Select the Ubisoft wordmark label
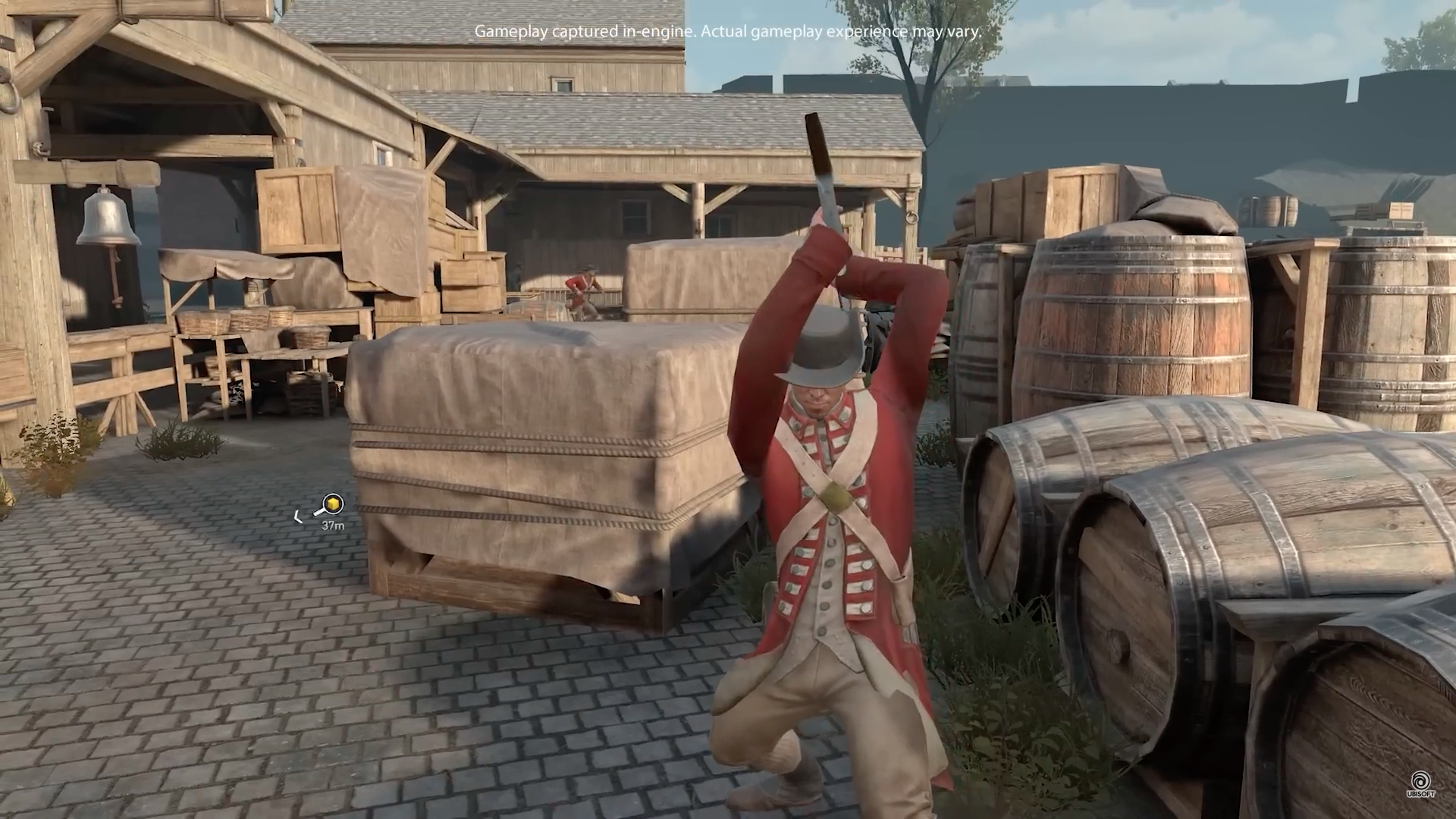This screenshot has height=819, width=1456. (1421, 794)
